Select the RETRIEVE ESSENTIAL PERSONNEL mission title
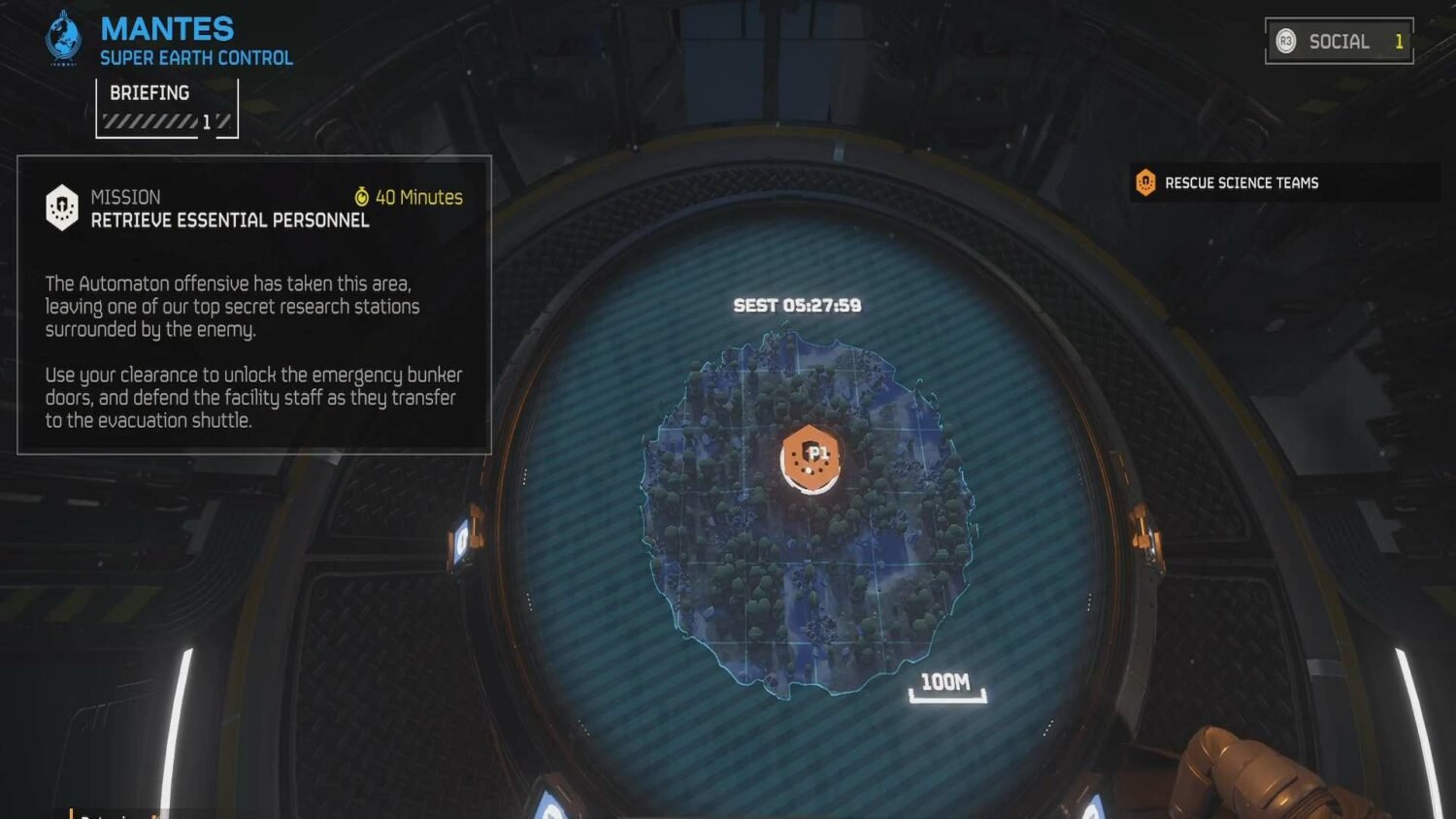 [x=230, y=220]
